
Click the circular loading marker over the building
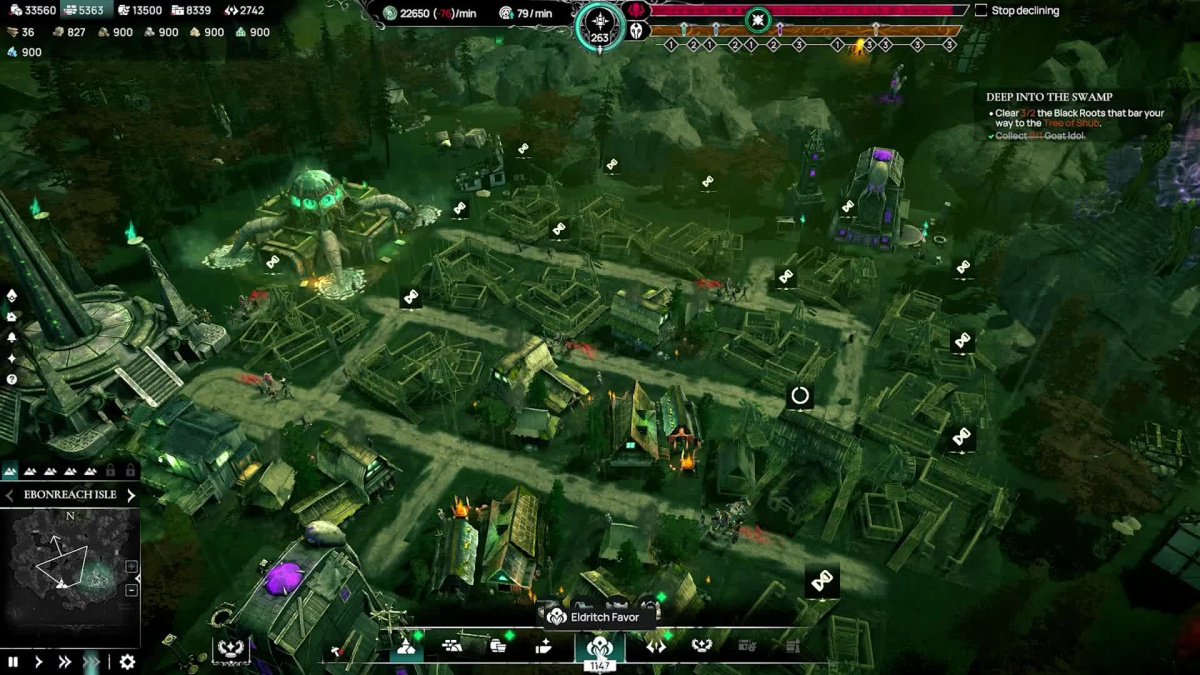click(800, 396)
